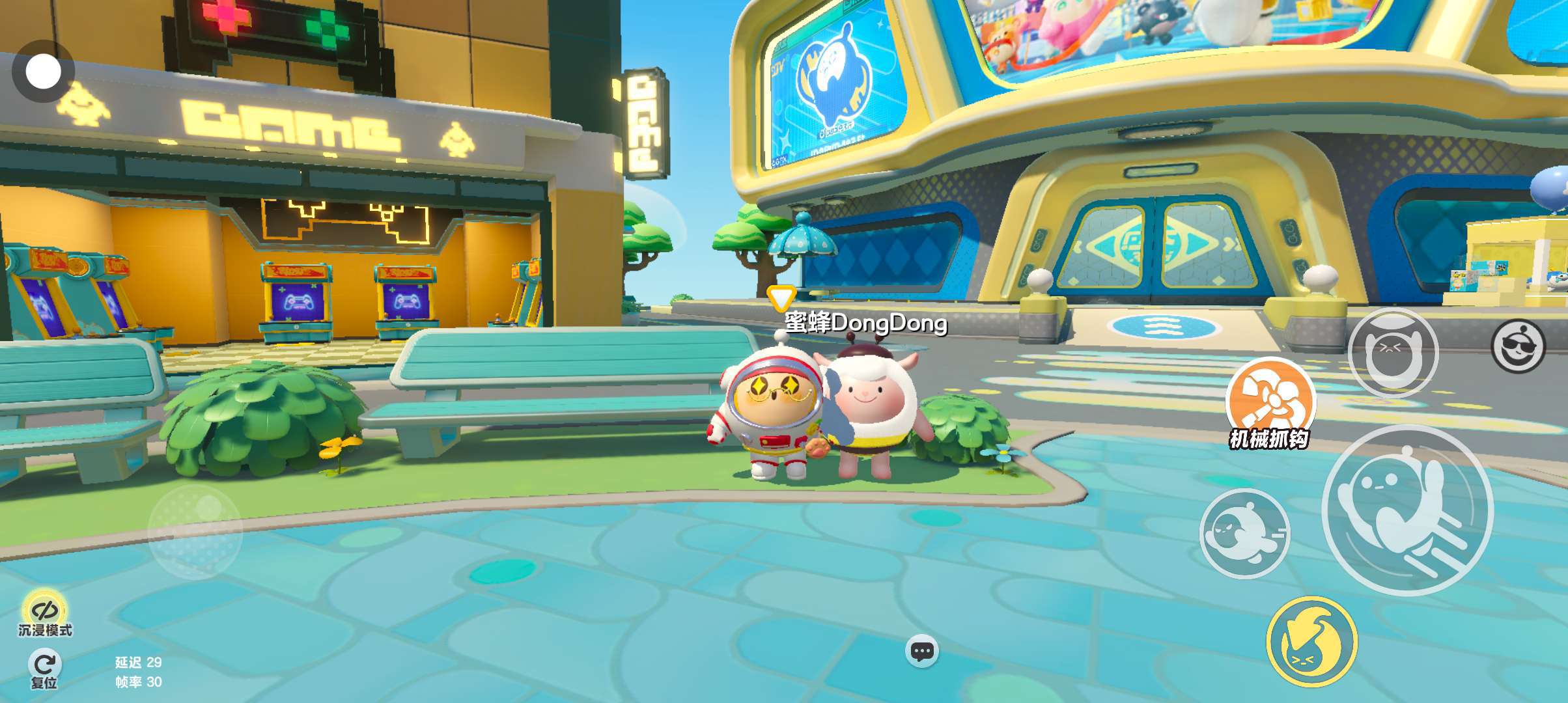This screenshot has height=703, width=1568.
Task: Open the chat bubble icon
Action: 922,651
